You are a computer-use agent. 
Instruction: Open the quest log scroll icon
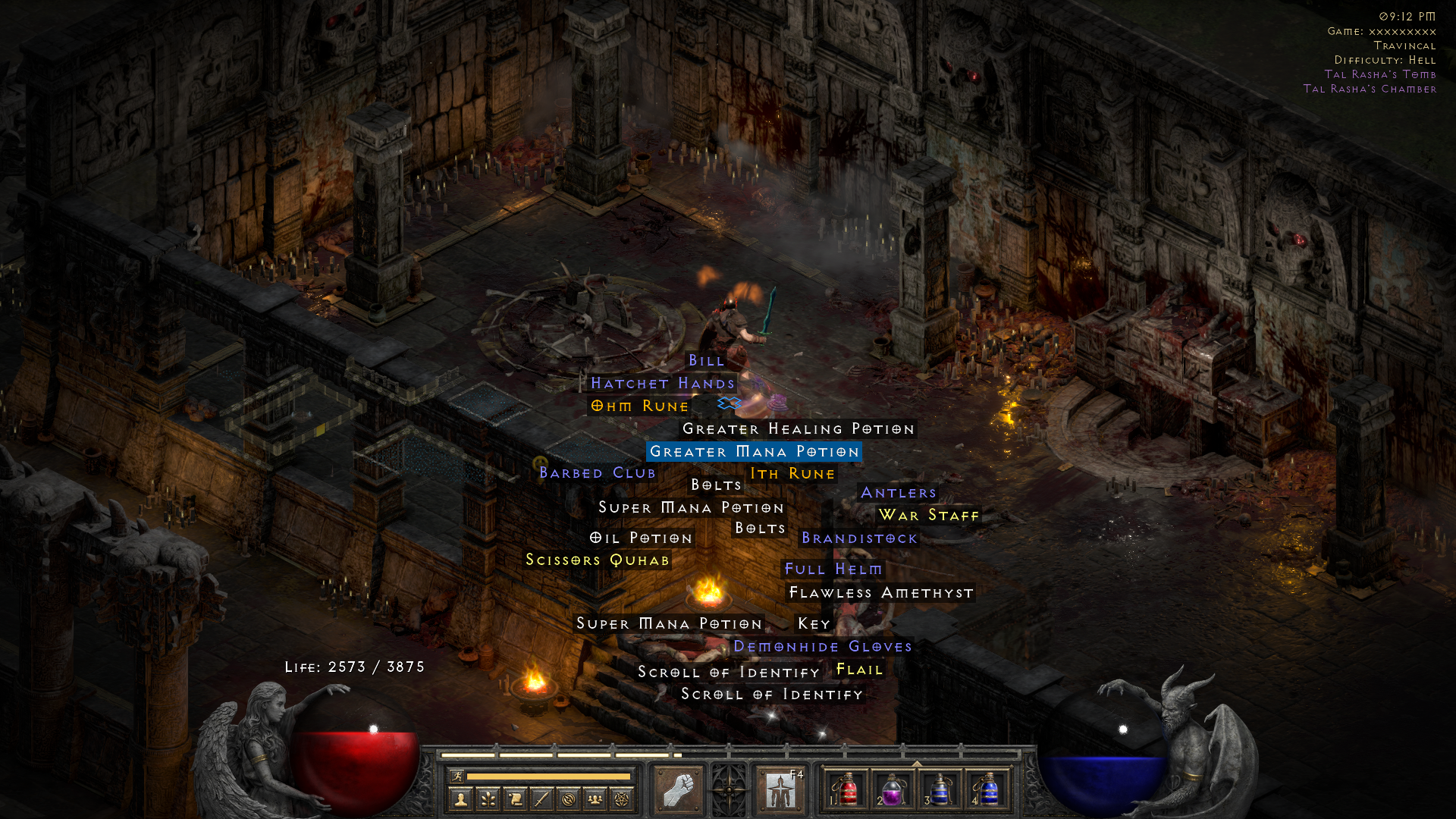(x=515, y=799)
